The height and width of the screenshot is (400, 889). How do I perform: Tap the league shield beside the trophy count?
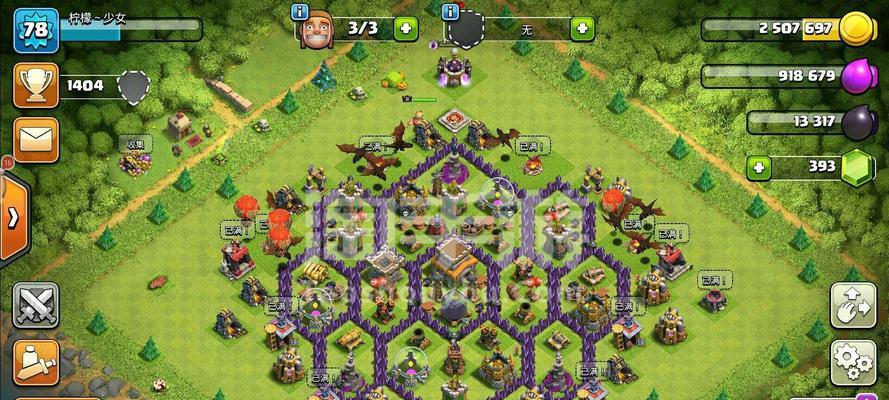pyautogui.click(x=133, y=87)
